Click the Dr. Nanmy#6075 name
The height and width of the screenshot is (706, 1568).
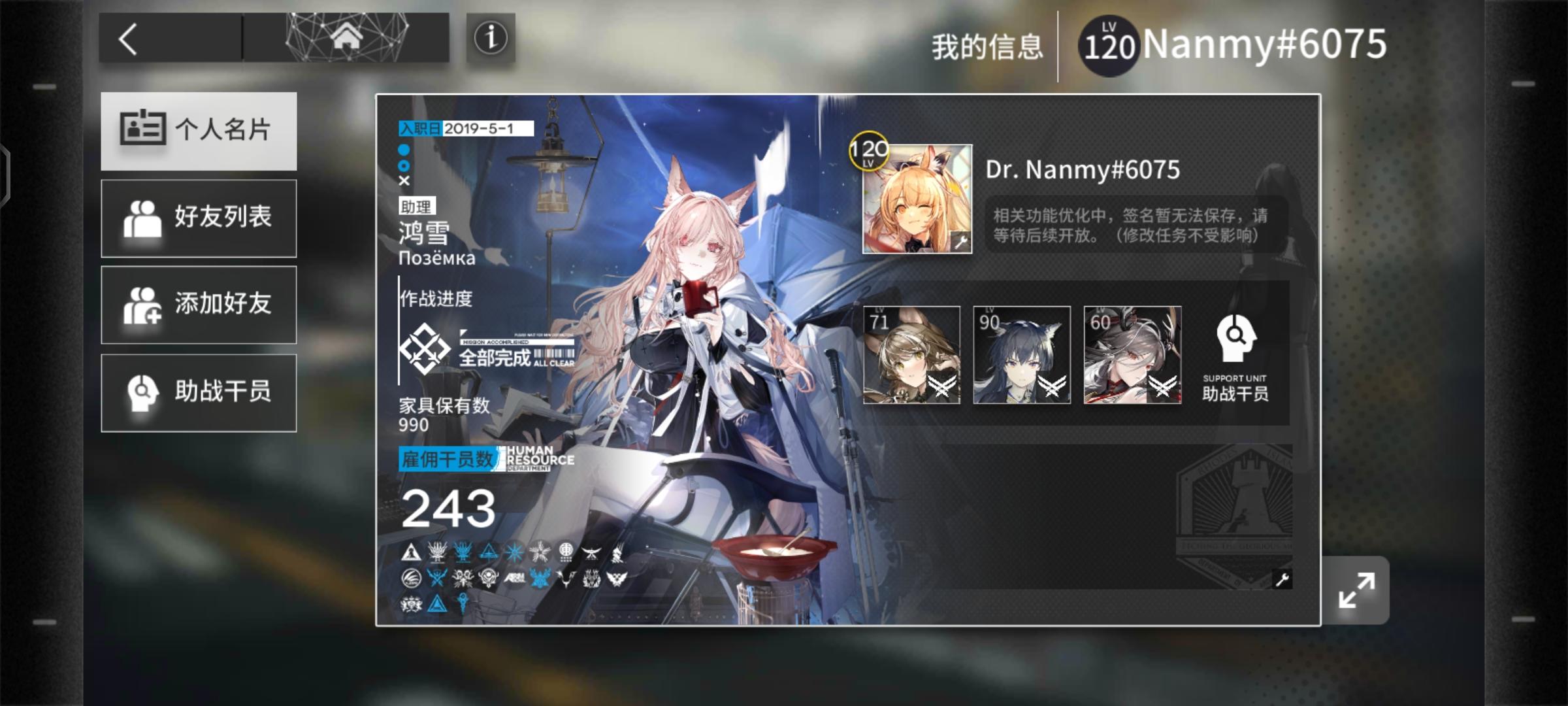1081,169
